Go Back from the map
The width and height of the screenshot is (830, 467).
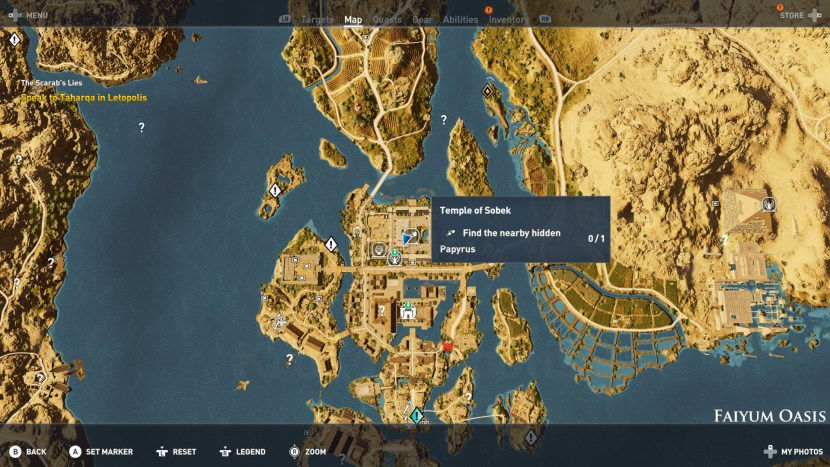pyautogui.click(x=28, y=451)
